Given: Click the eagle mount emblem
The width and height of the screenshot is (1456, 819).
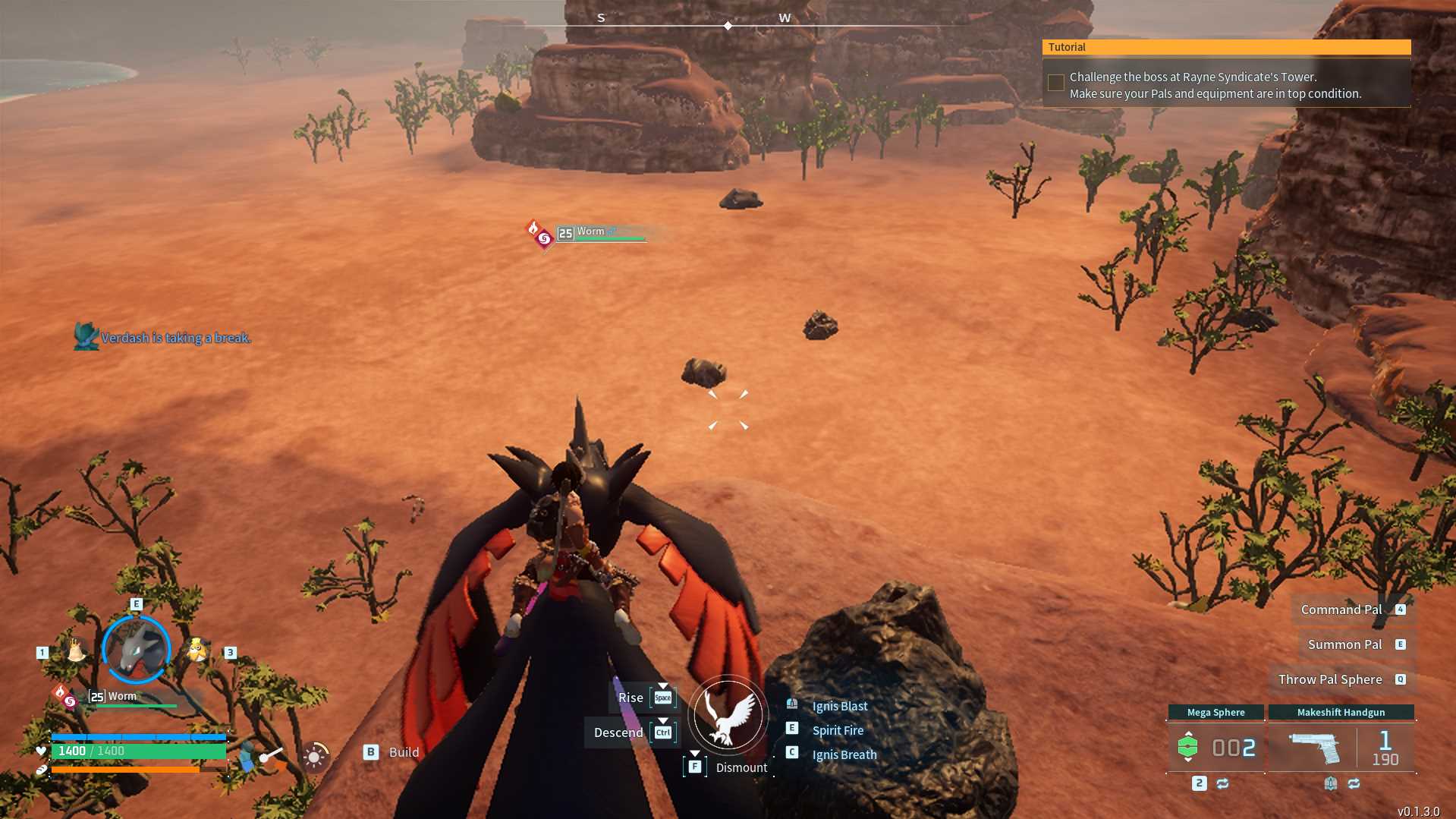Looking at the screenshot, I should point(728,715).
